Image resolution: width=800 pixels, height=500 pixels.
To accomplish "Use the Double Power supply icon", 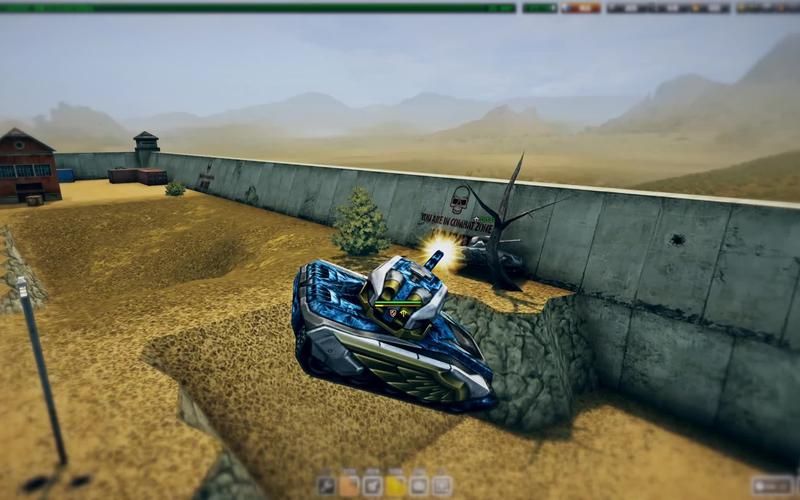I will [x=372, y=486].
